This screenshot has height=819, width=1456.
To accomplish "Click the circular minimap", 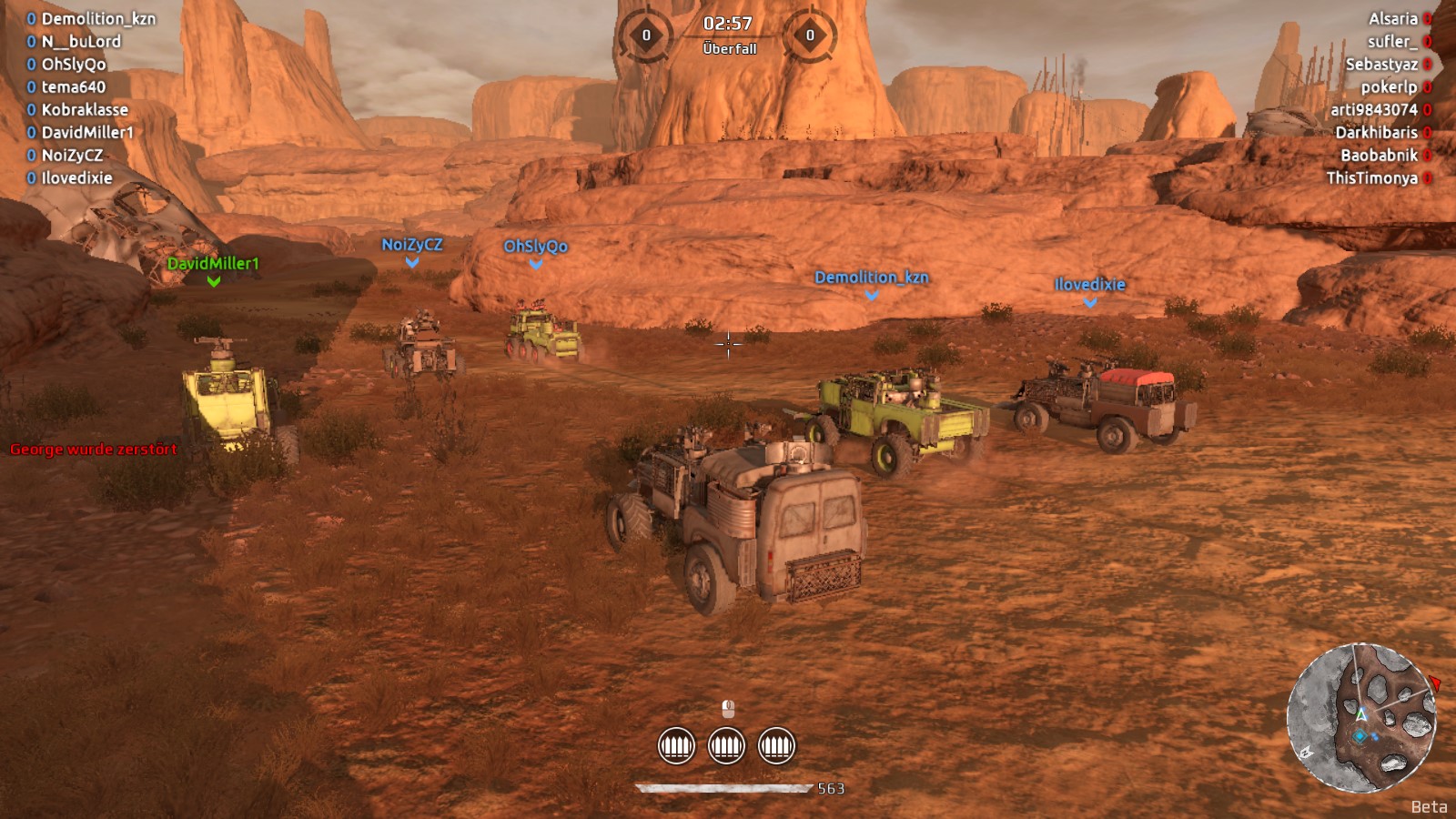I will pos(1360,718).
